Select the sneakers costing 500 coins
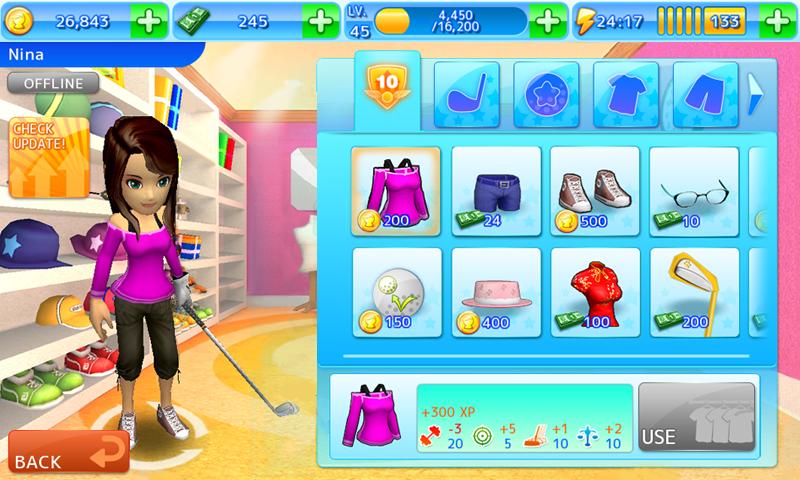This screenshot has height=480, width=800. click(x=595, y=191)
